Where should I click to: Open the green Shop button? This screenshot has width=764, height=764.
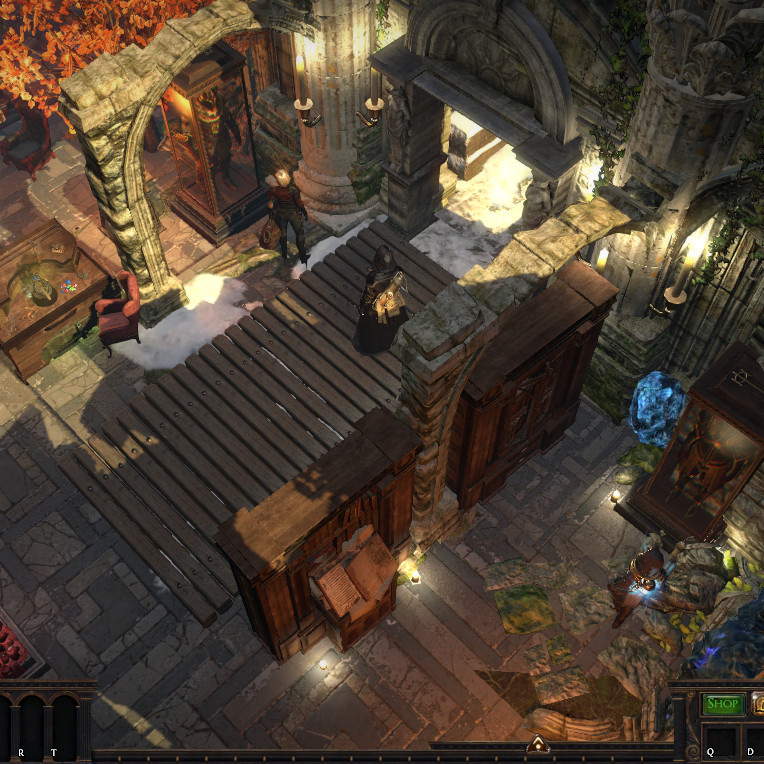(x=723, y=704)
